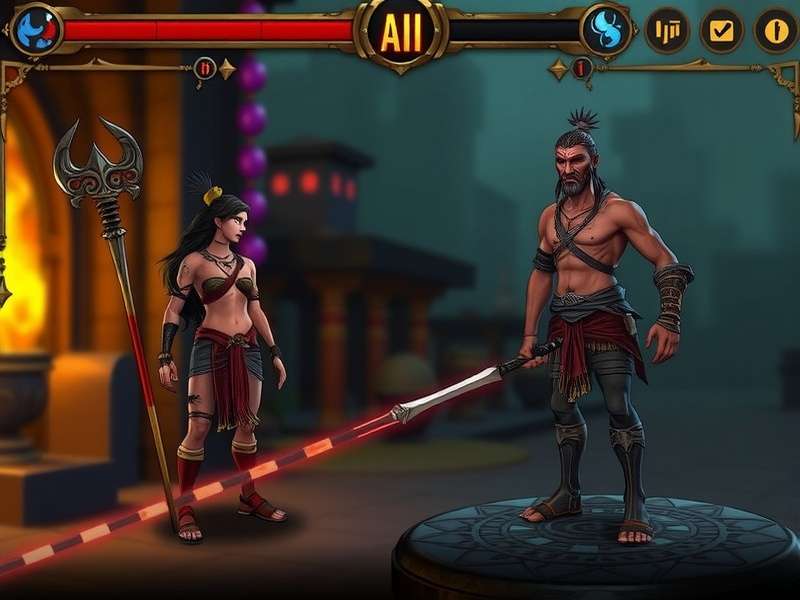Select the right fighter's blue portrait icon

(x=607, y=29)
